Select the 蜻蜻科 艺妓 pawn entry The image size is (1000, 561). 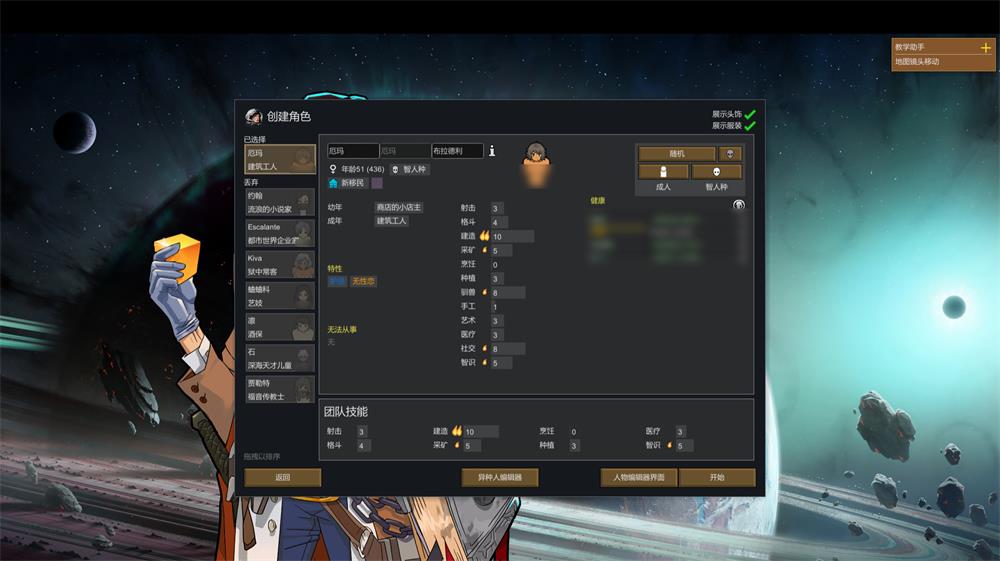point(280,296)
